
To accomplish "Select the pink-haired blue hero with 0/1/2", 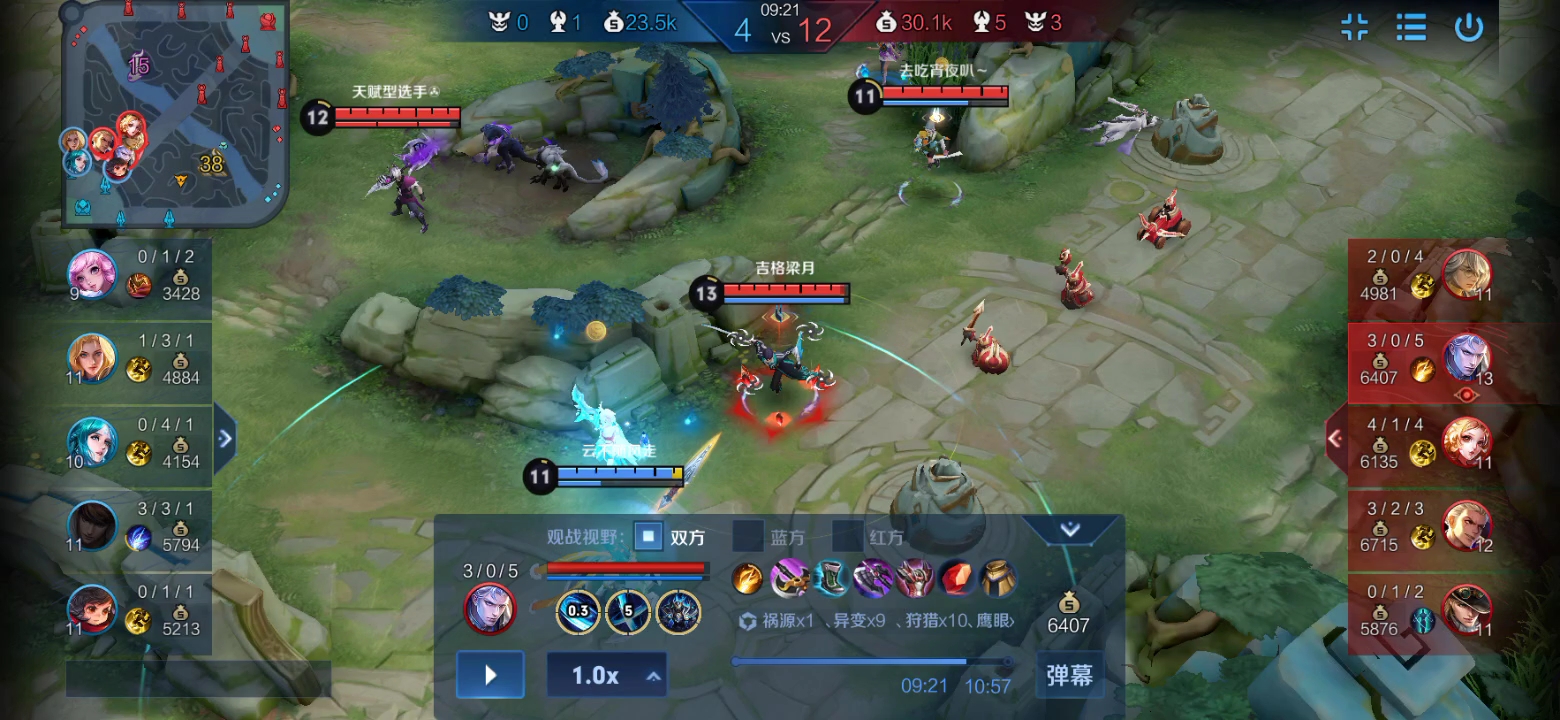I will (x=92, y=274).
